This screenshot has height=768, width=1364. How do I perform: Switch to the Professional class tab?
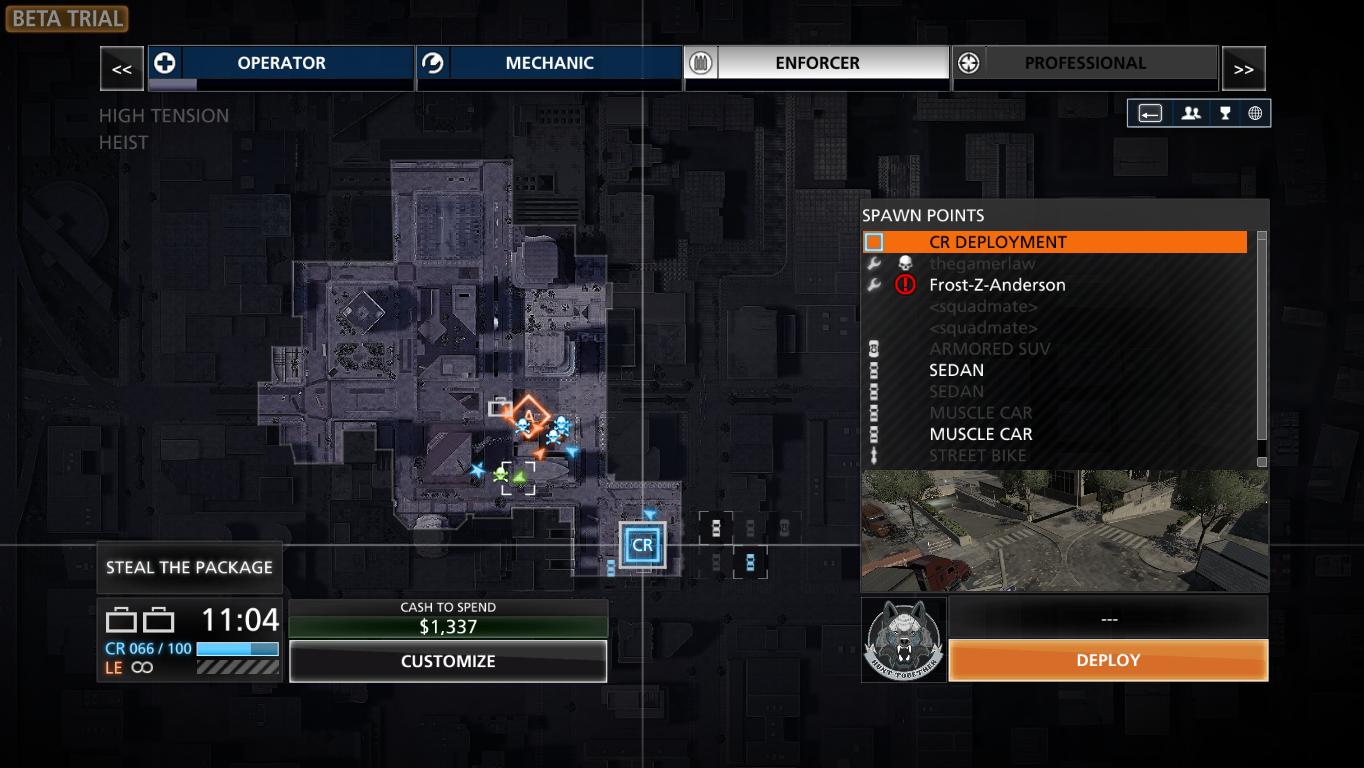click(x=1085, y=63)
